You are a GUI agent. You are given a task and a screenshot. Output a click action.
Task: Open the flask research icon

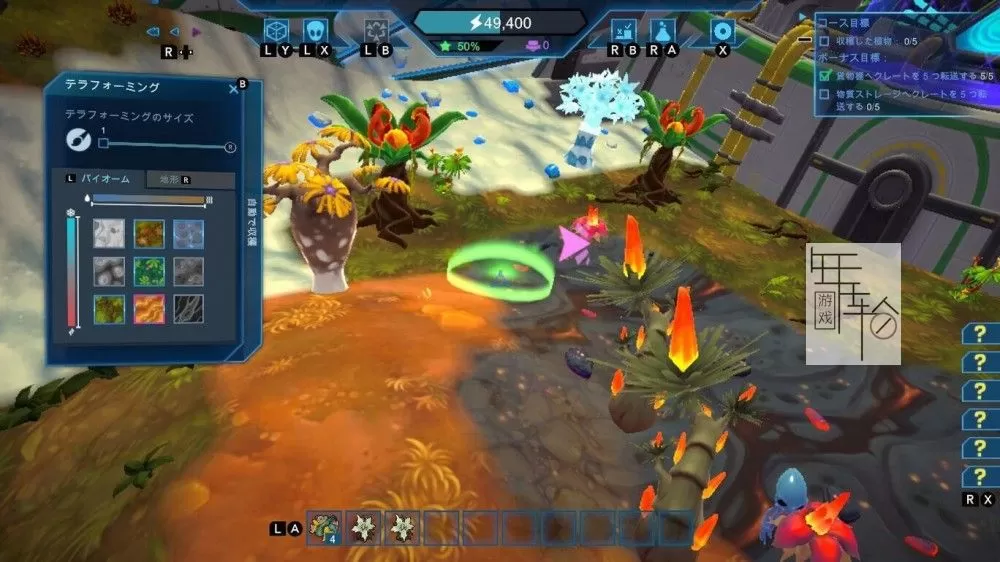[661, 30]
